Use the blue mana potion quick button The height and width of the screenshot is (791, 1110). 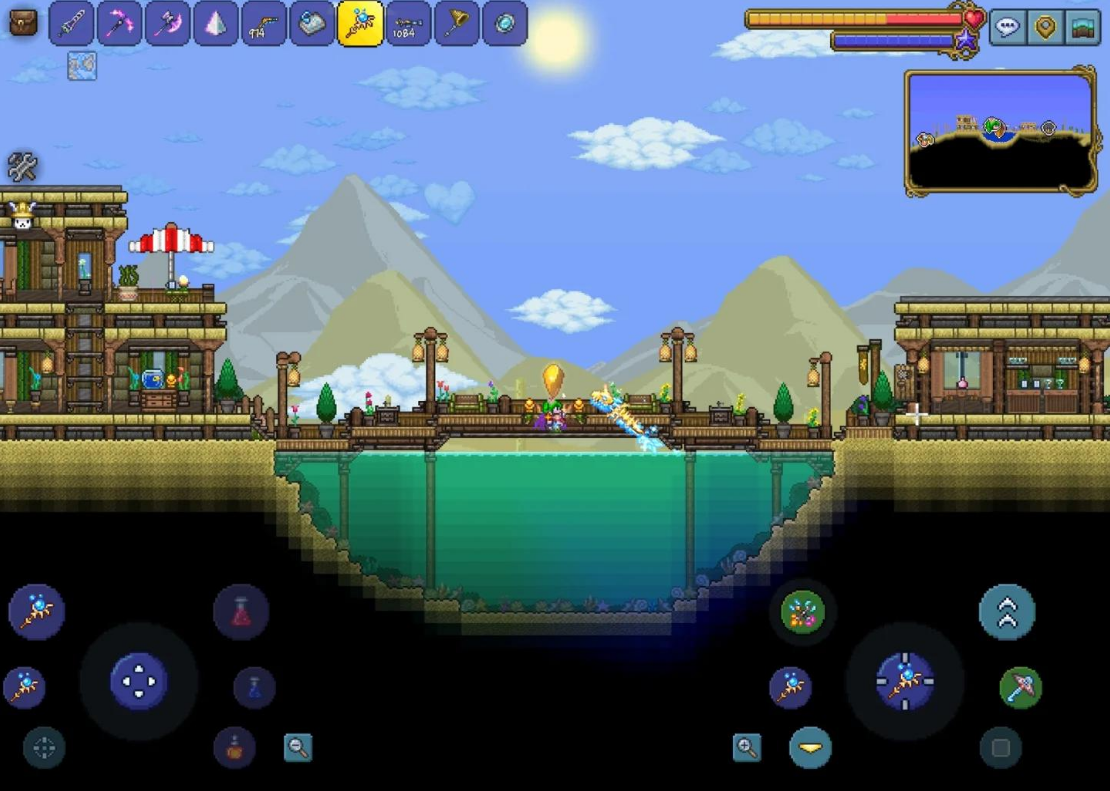(254, 688)
